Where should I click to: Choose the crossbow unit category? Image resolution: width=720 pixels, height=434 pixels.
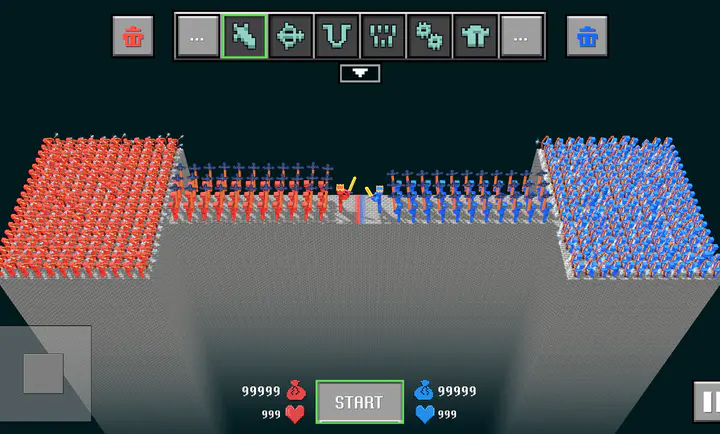click(290, 37)
